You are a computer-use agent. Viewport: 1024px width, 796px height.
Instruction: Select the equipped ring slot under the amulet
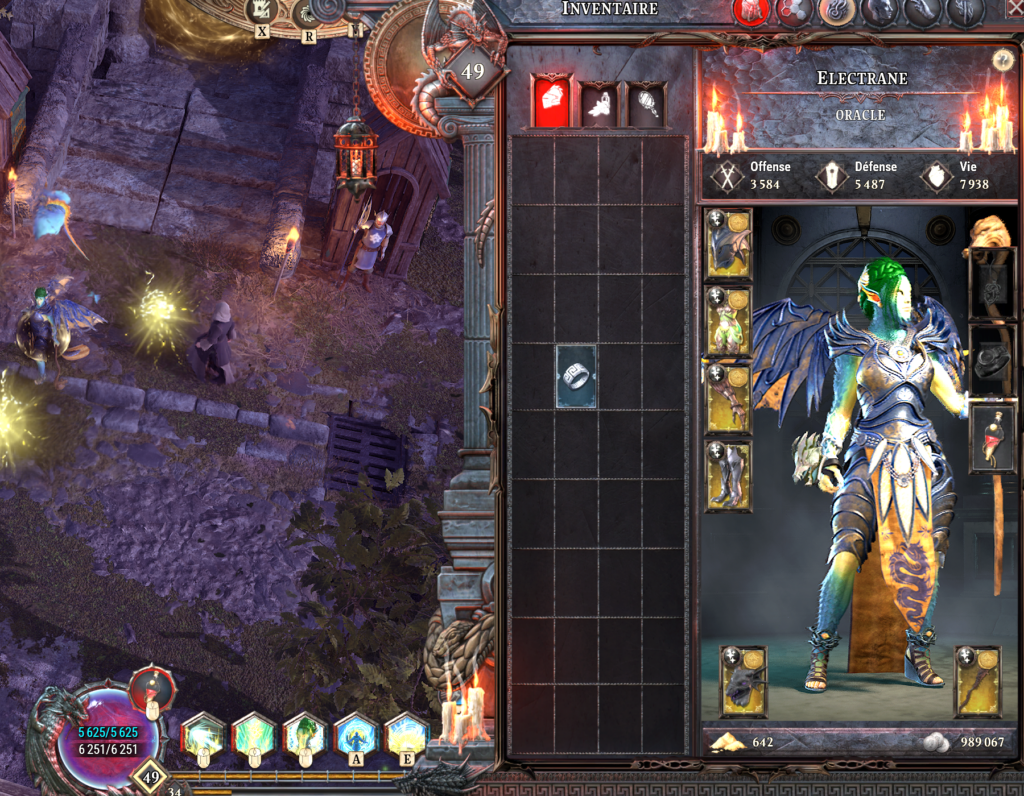pos(992,361)
